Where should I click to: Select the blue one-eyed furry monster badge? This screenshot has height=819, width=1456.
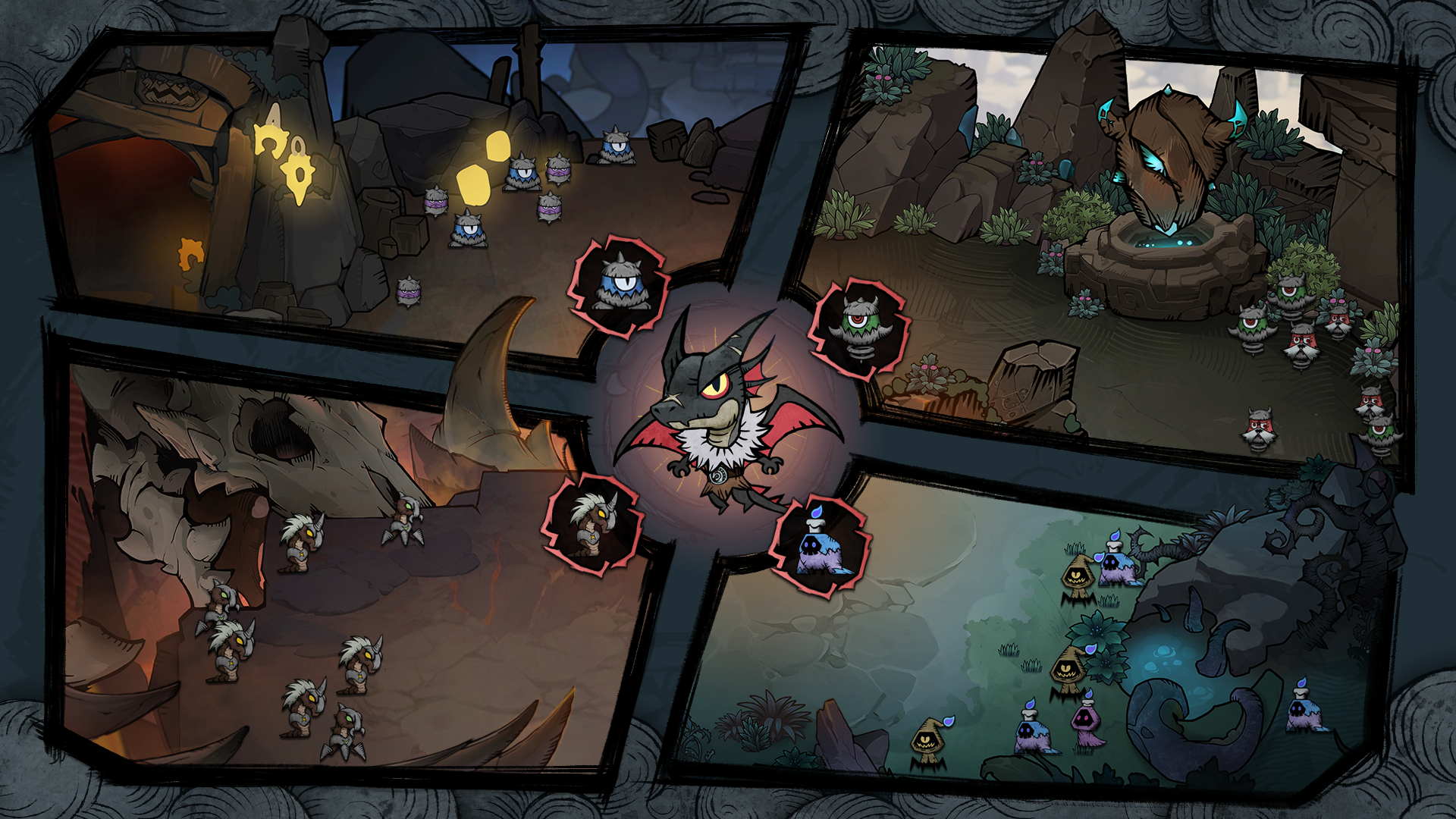[619, 286]
